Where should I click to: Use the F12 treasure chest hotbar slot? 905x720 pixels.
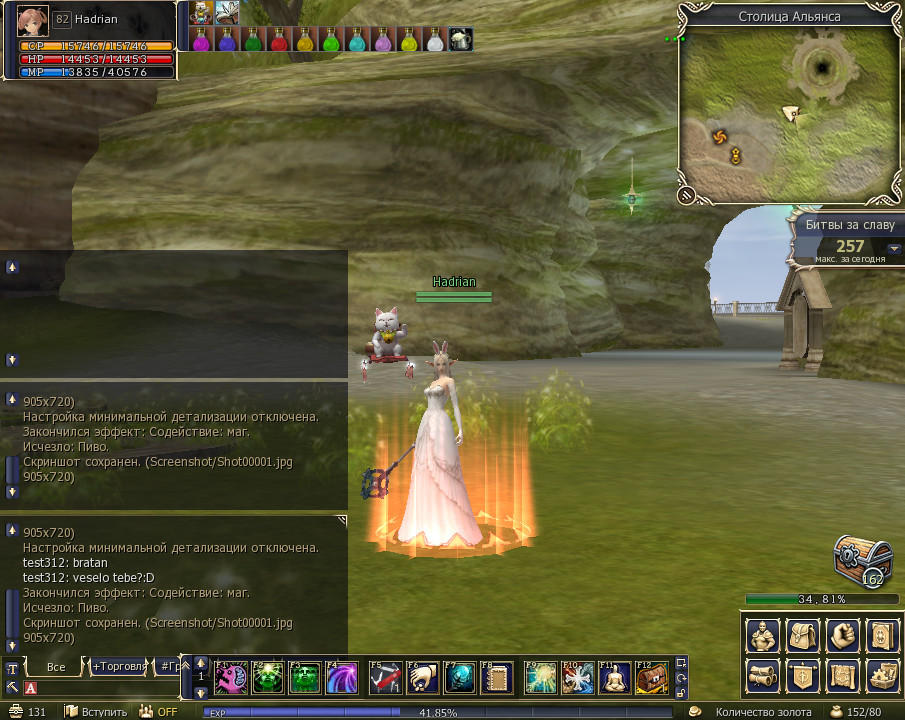[652, 677]
